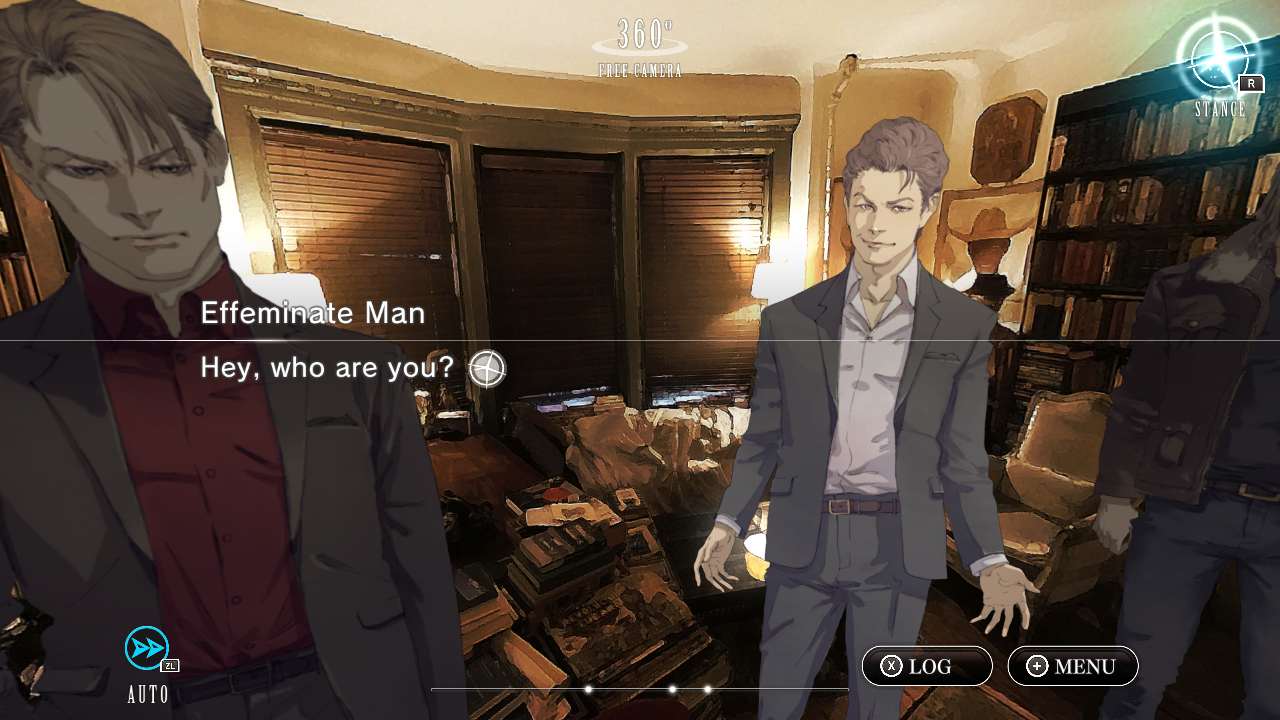The height and width of the screenshot is (720, 1280).
Task: Click the plus icon inside the MENU button
Action: 1037,665
